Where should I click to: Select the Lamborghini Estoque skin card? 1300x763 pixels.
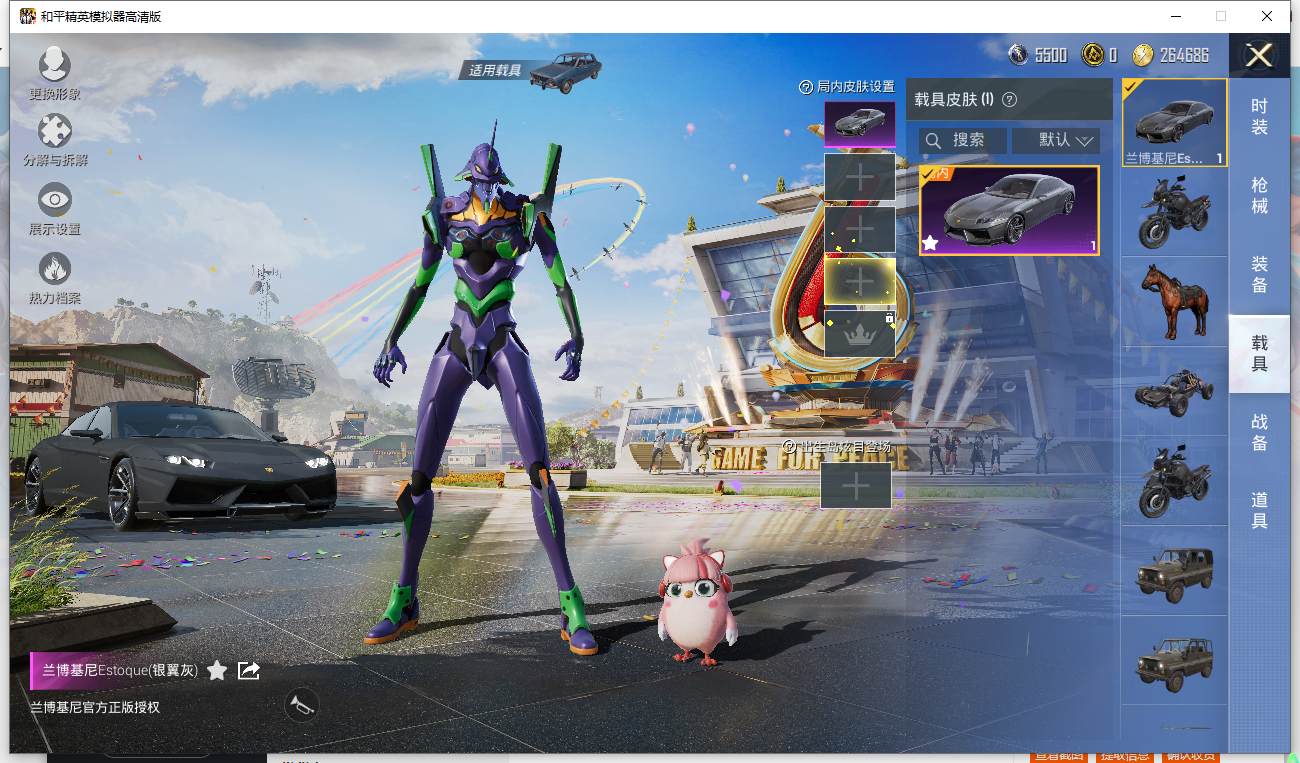tap(1009, 211)
